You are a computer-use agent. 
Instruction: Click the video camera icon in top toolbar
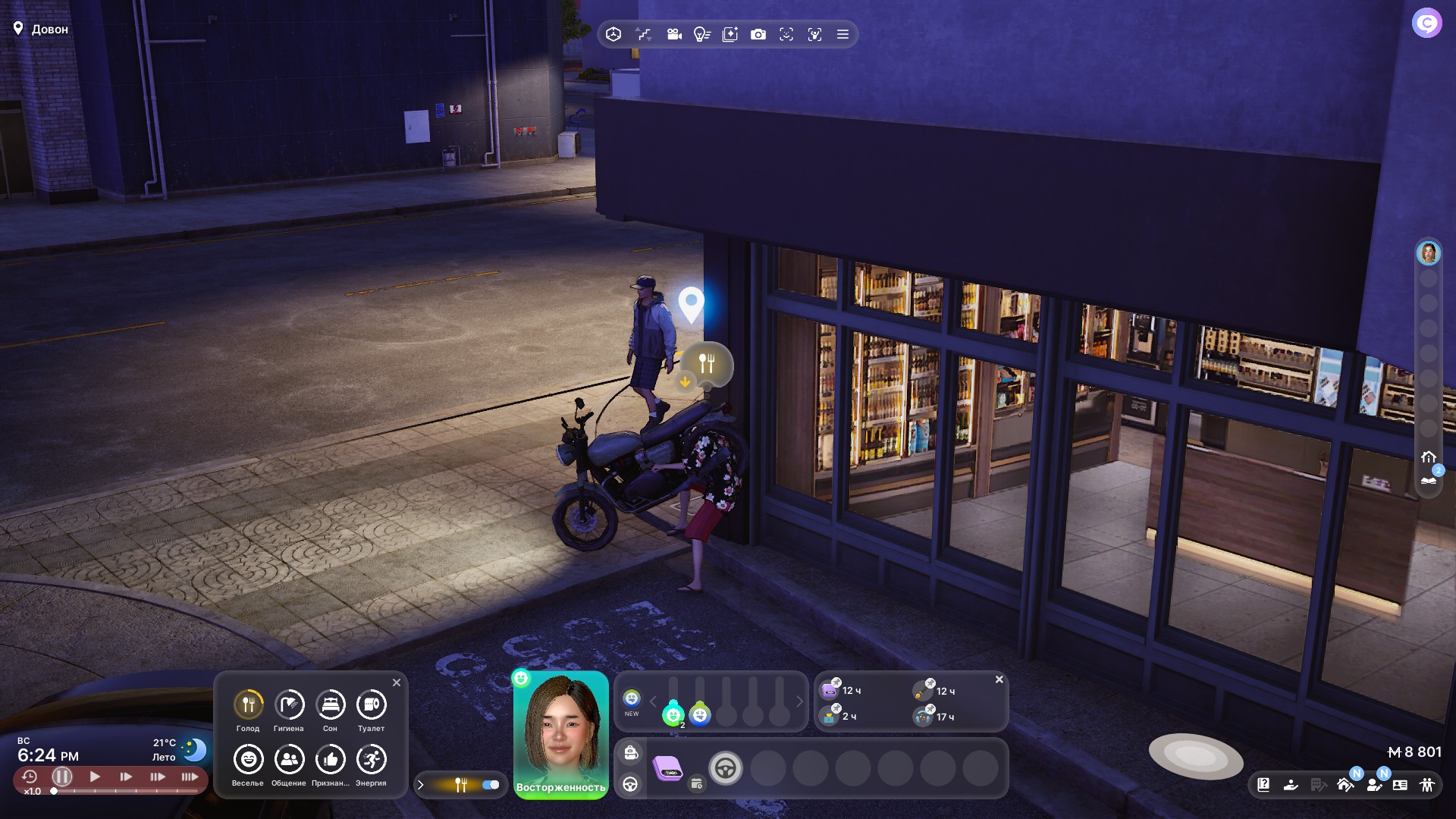[674, 34]
